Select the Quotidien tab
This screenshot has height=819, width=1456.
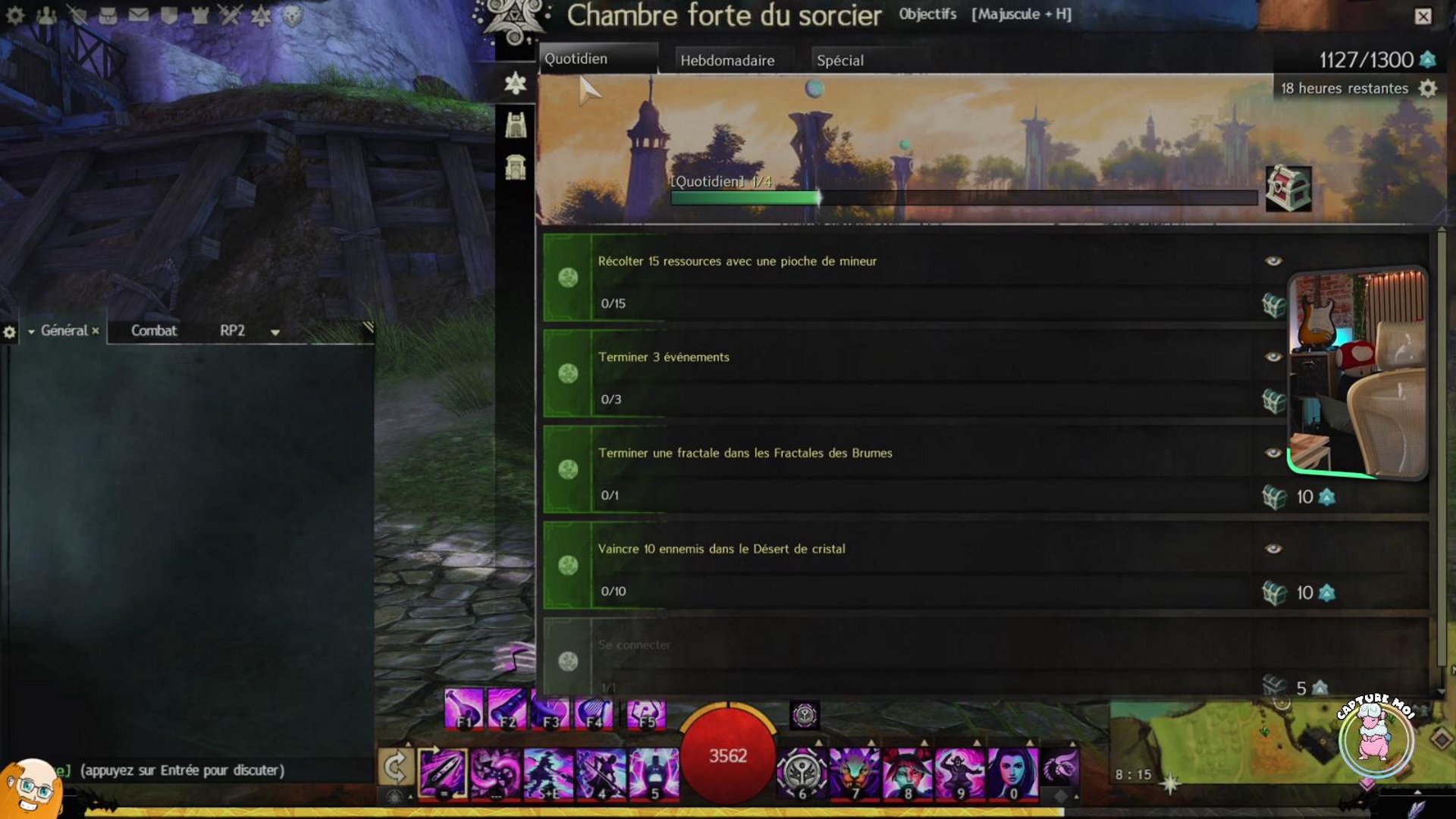[x=576, y=59]
